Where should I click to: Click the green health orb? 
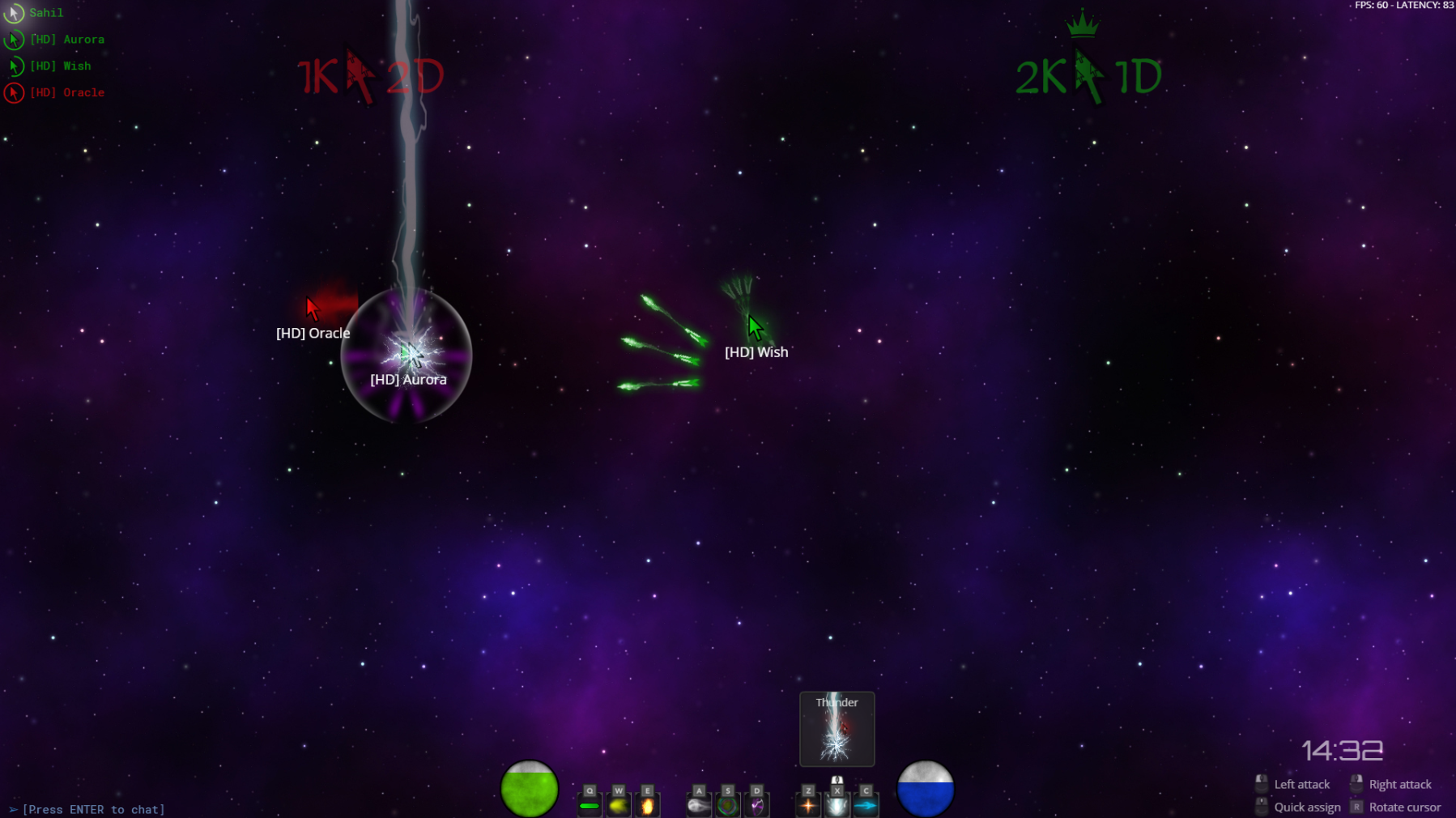(x=530, y=786)
